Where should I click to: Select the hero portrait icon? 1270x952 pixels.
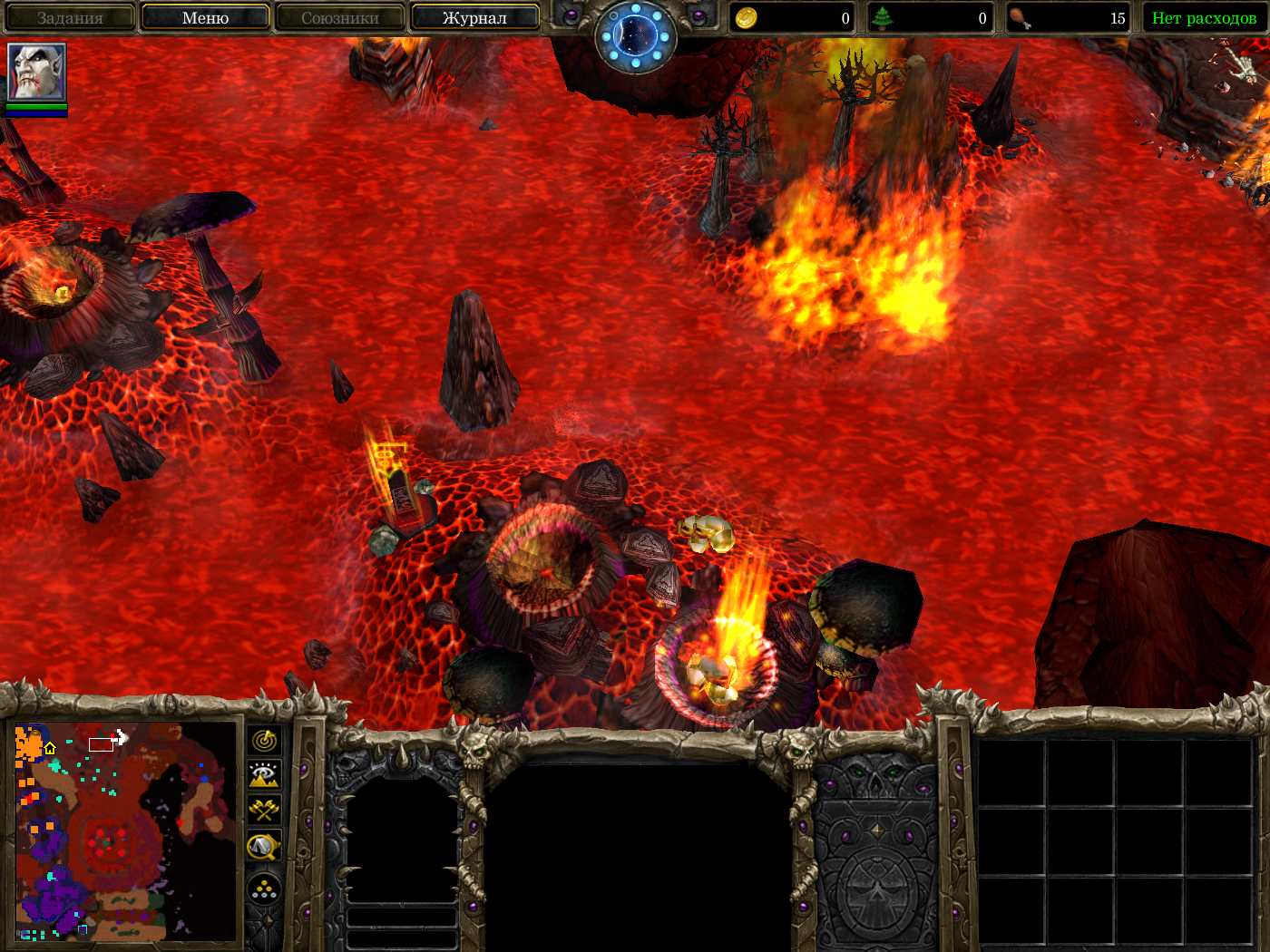point(36,71)
